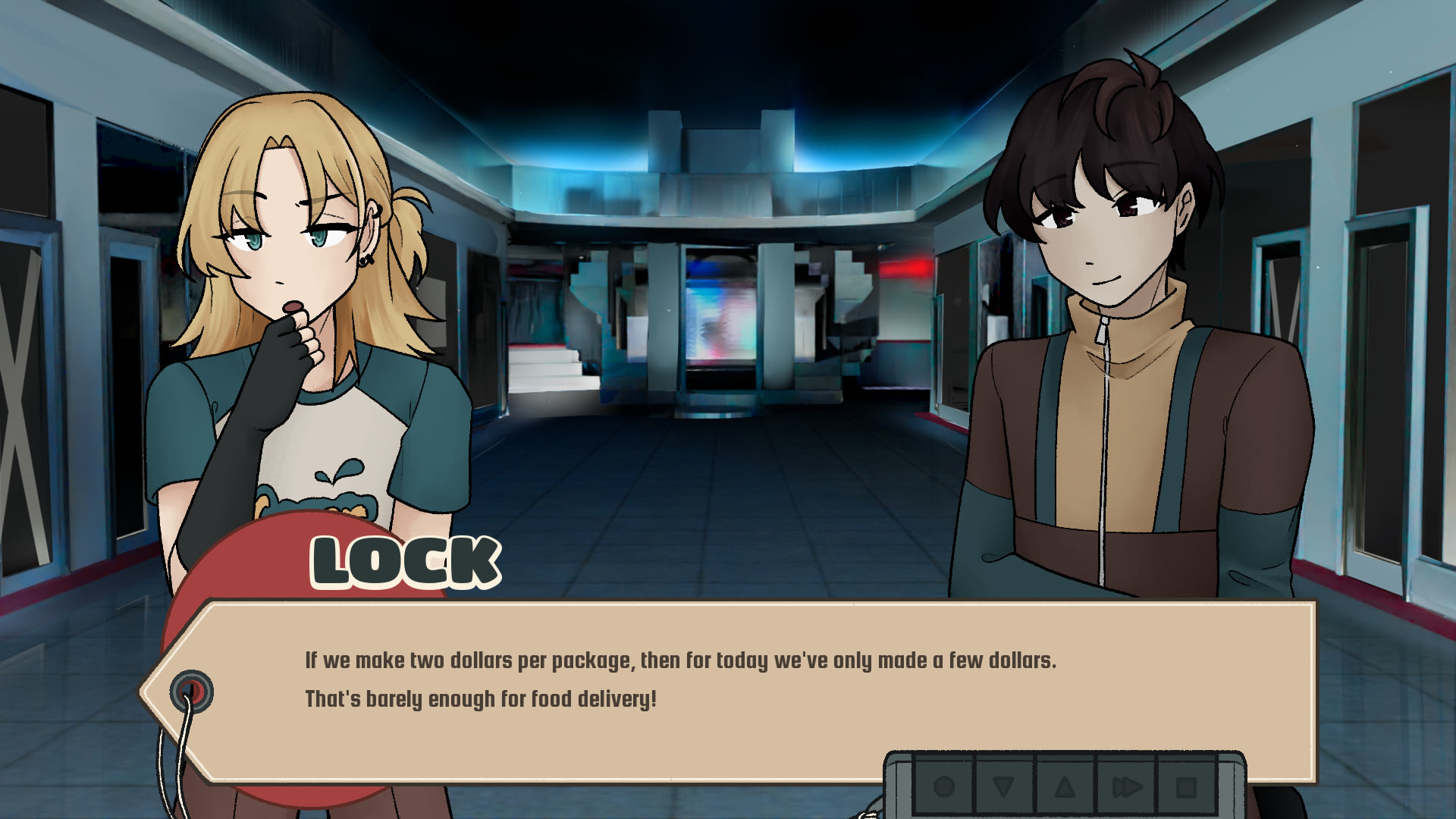Click the square stop button
Image resolution: width=1456 pixels, height=819 pixels.
pyautogui.click(x=1186, y=786)
